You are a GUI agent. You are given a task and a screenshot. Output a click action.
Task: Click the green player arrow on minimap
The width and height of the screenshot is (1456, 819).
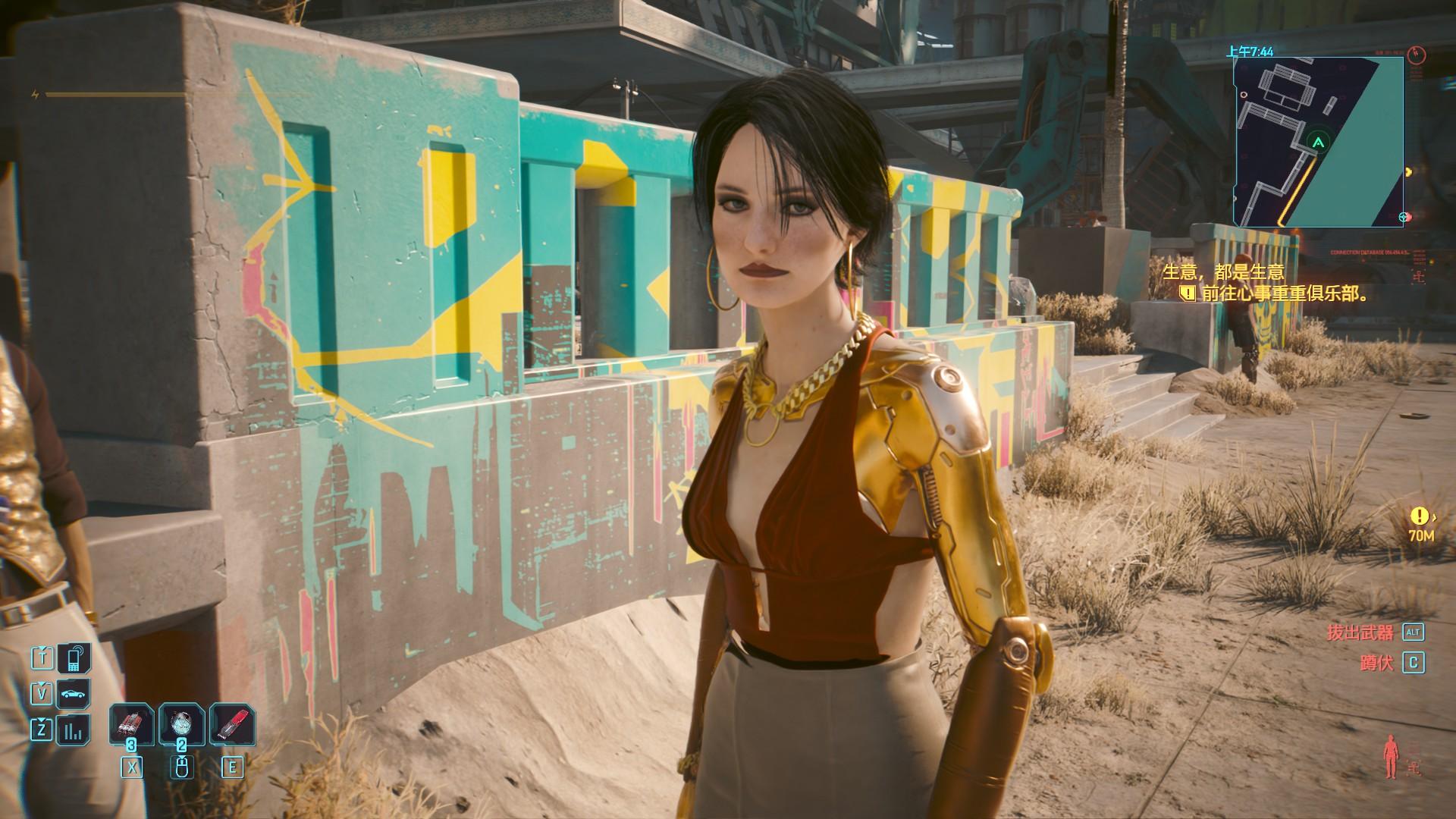[1319, 142]
